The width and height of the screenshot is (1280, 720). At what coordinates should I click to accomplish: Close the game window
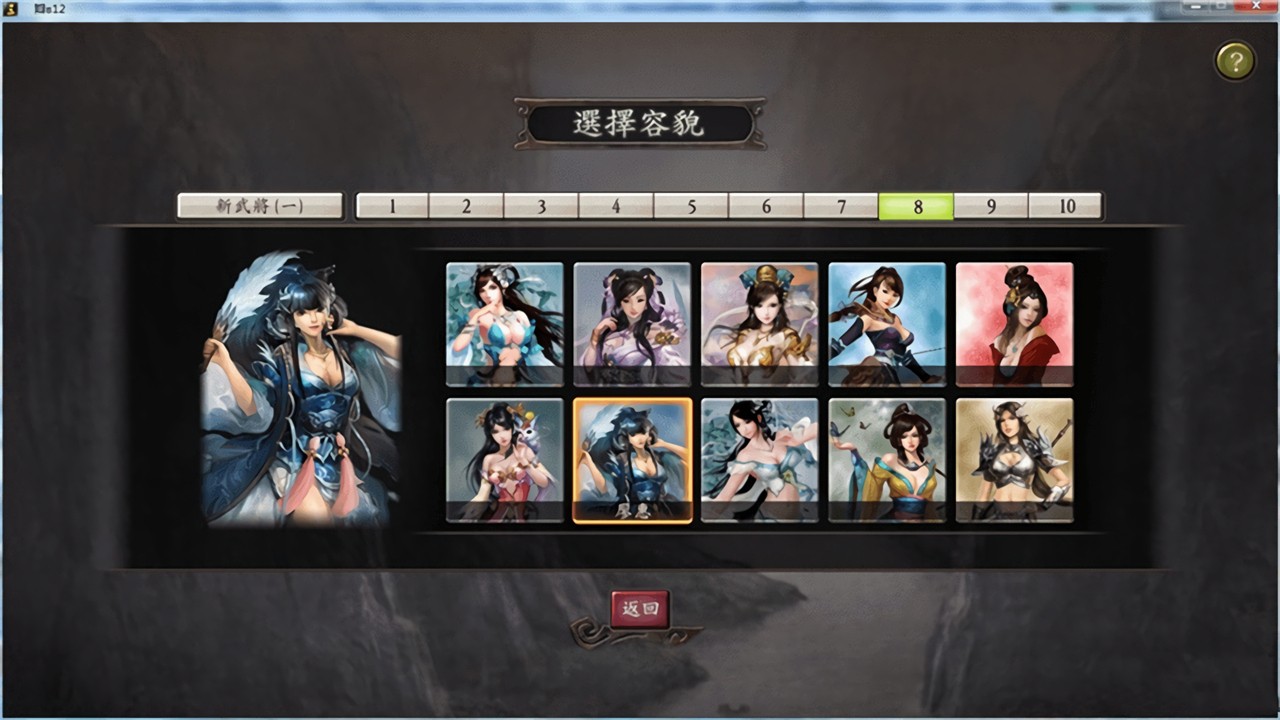tap(1256, 7)
